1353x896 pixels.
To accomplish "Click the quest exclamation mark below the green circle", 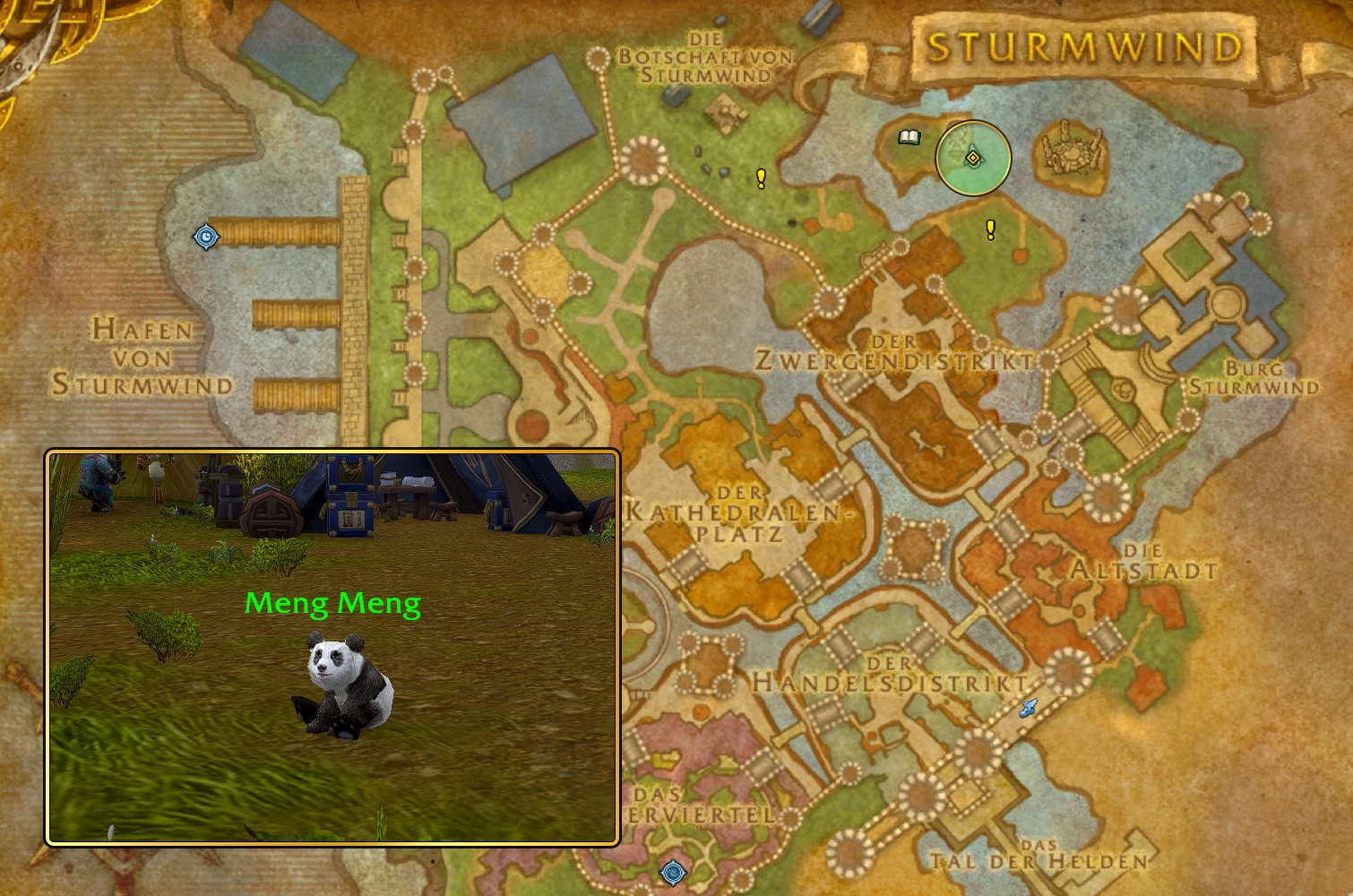I will pyautogui.click(x=990, y=230).
